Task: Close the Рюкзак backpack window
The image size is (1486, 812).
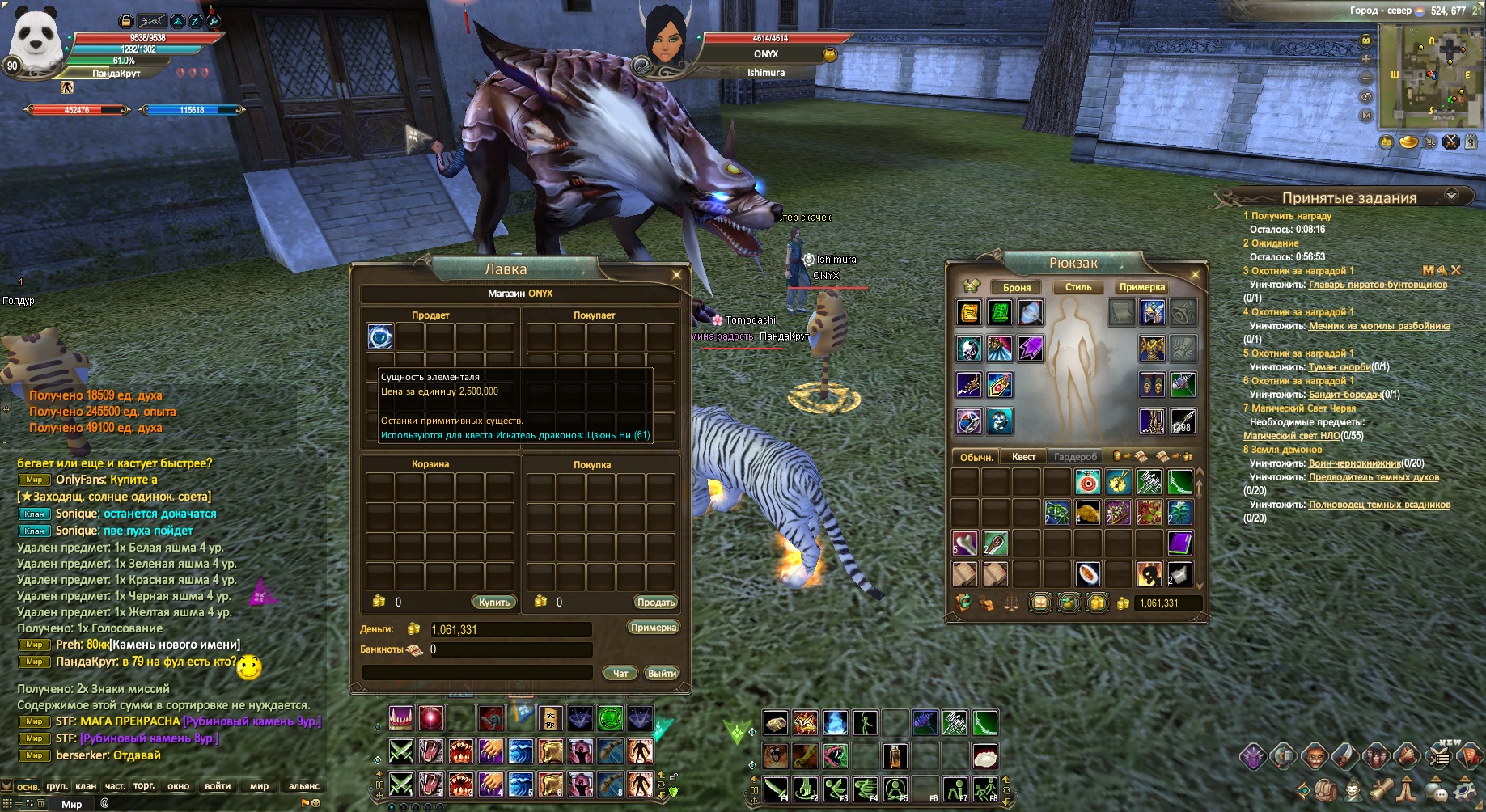Action: (x=1195, y=275)
